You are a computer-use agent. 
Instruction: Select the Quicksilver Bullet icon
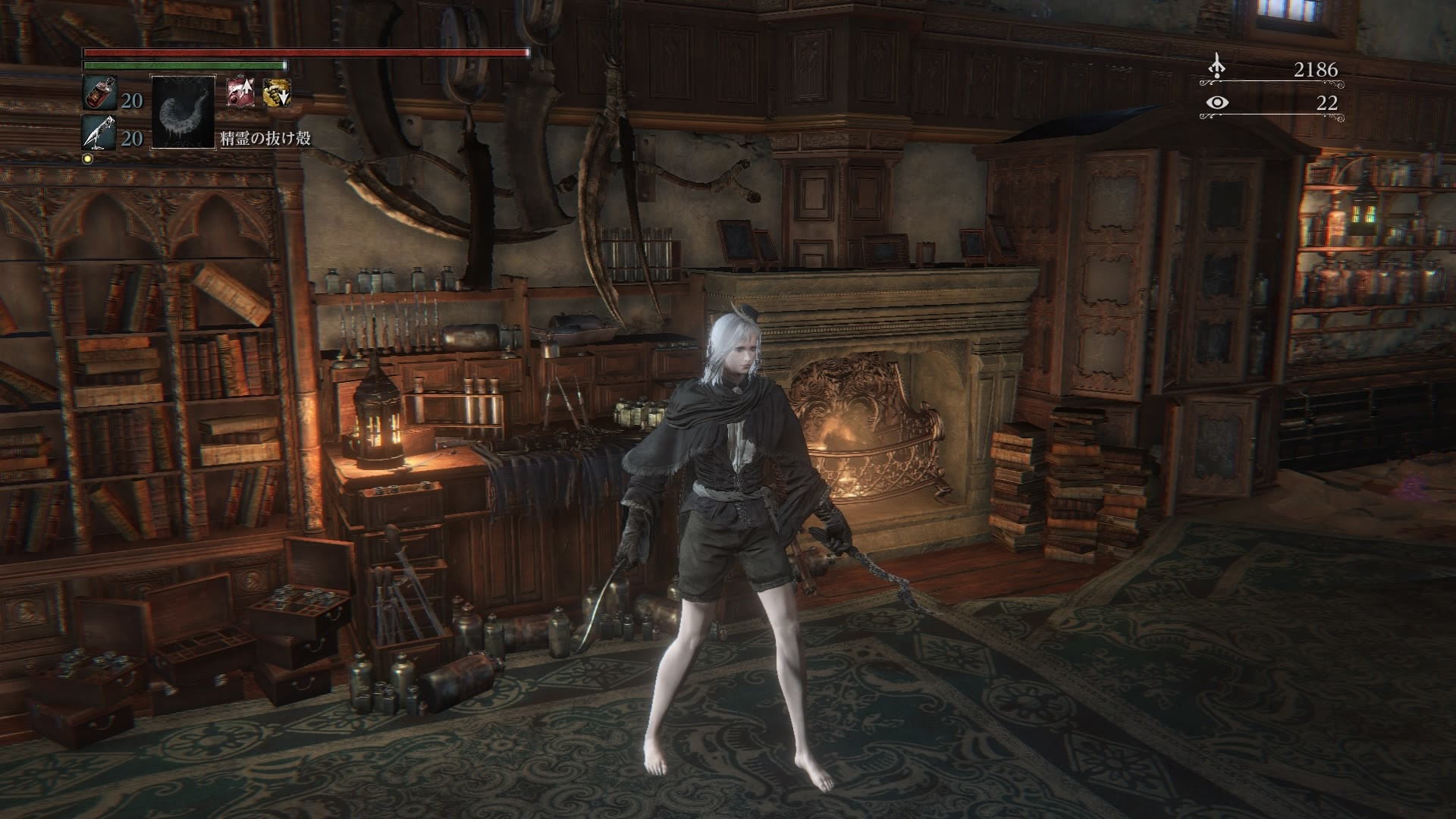[99, 134]
